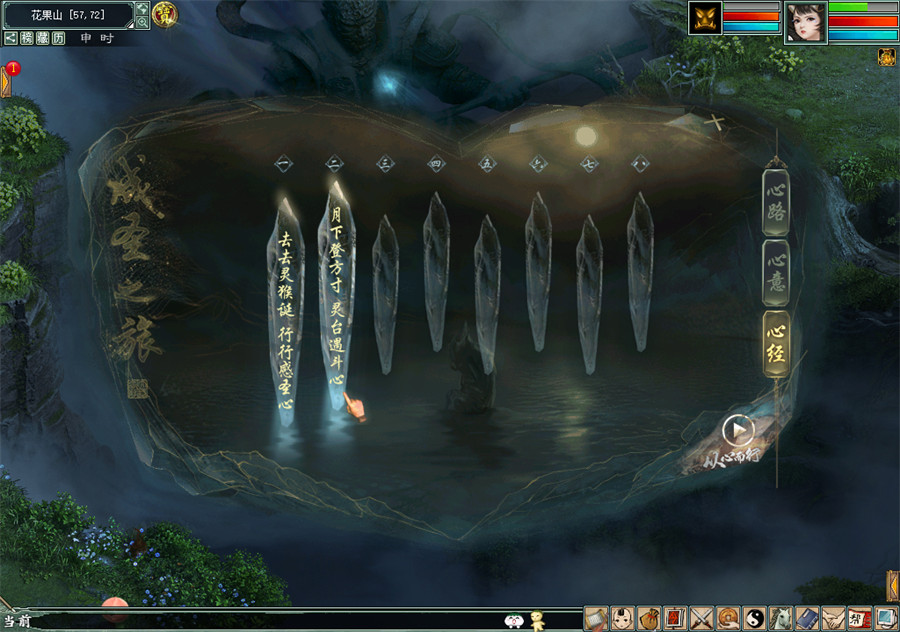
Task: Open the computer monitor system icon
Action: point(886,619)
